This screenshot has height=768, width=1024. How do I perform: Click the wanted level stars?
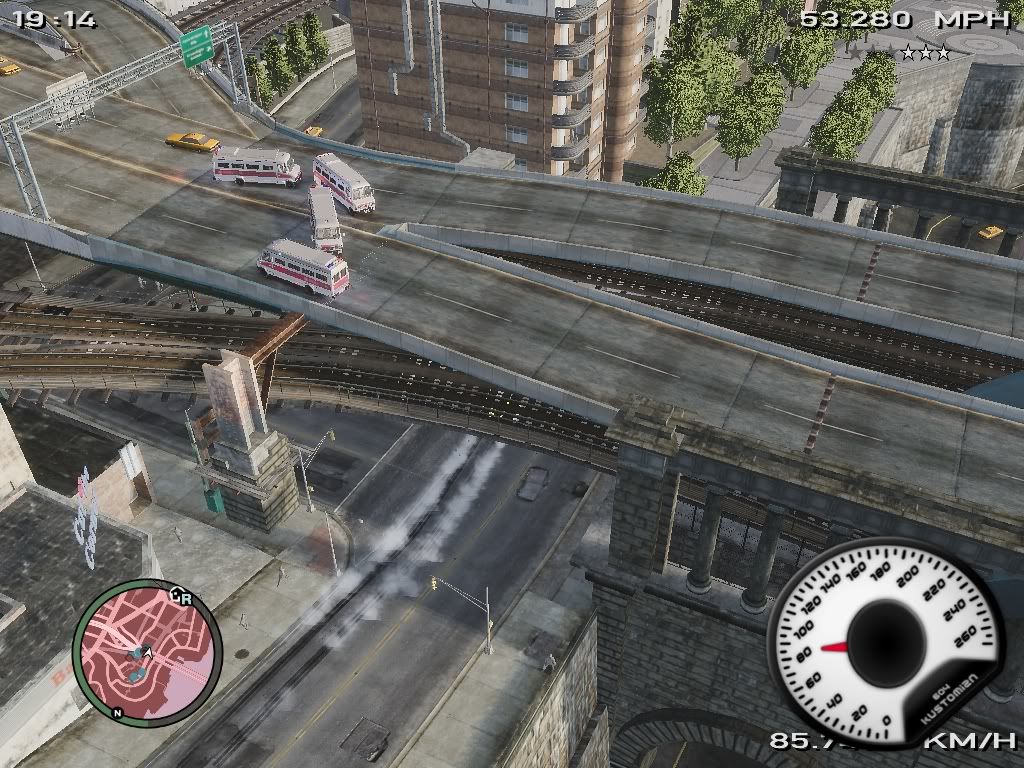tap(896, 52)
